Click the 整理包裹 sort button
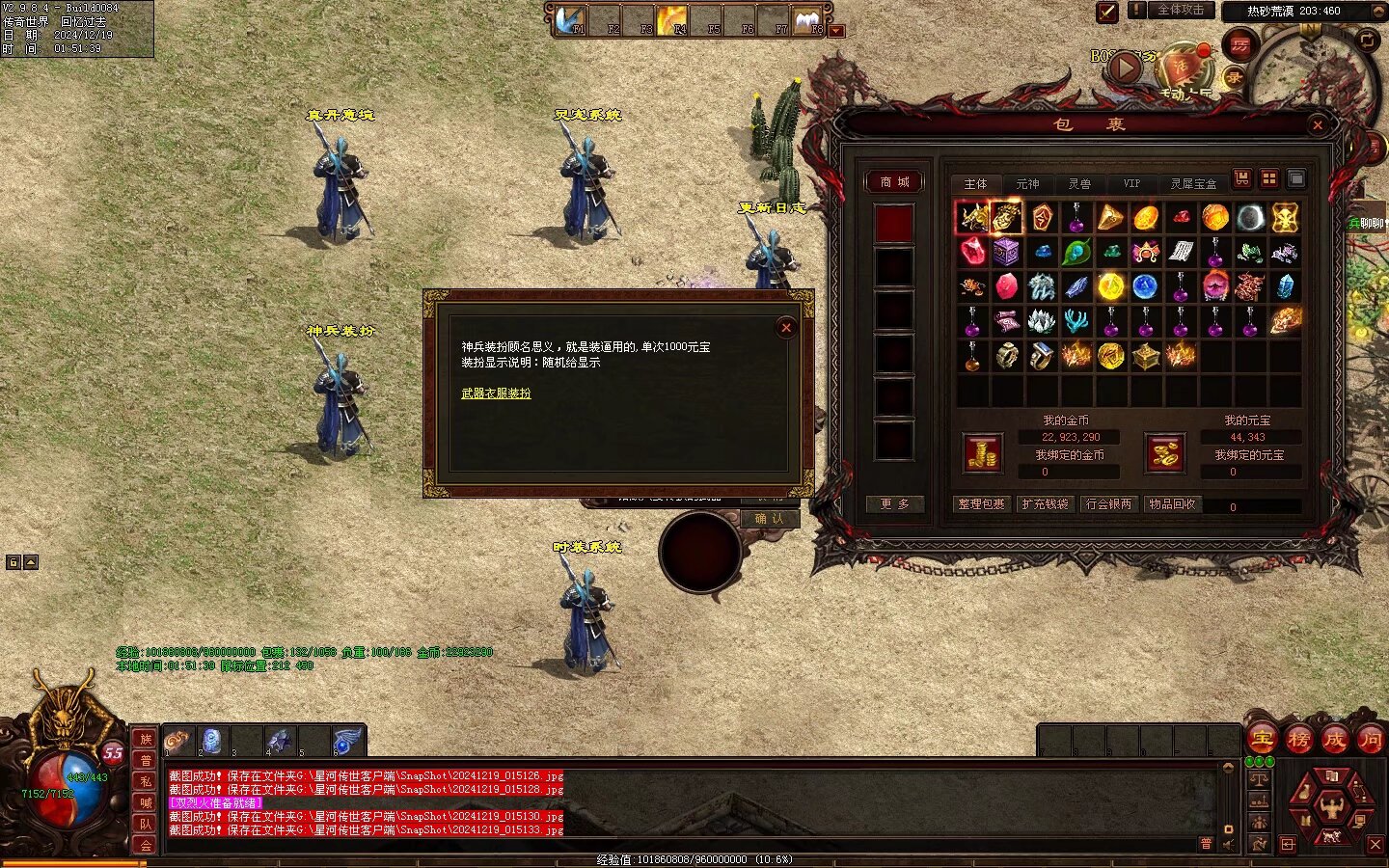Screen dimensions: 1389x868 tap(981, 503)
